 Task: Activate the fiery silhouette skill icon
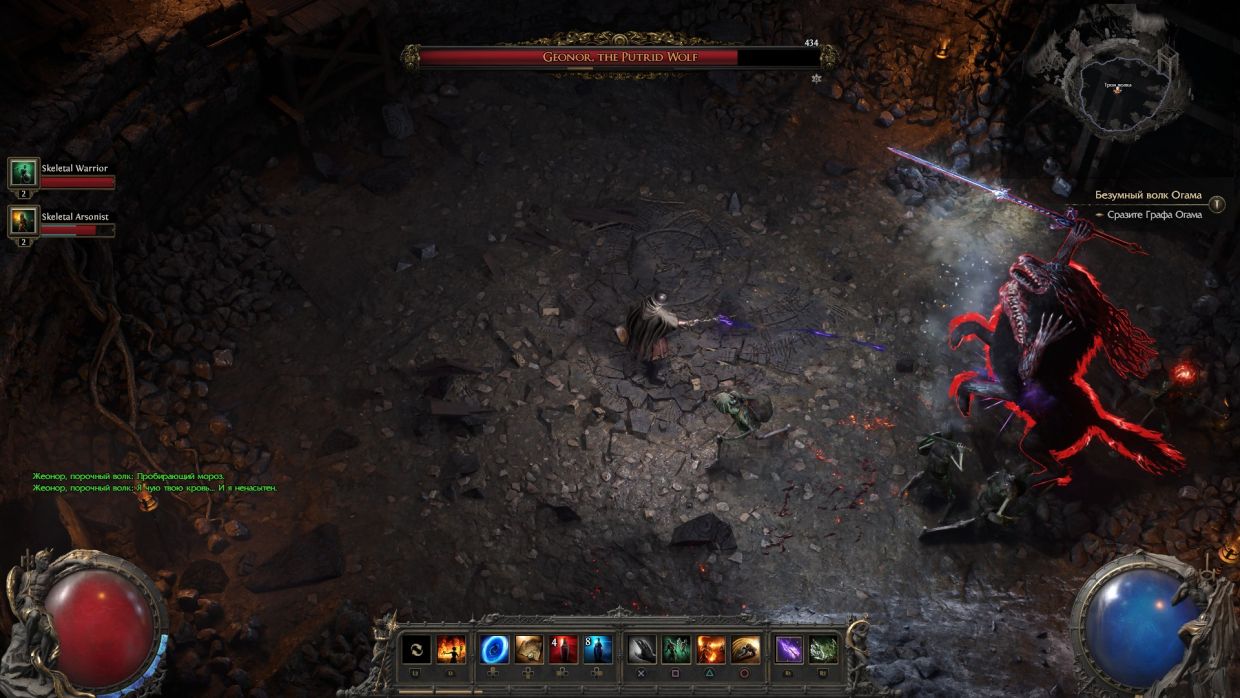(451, 650)
